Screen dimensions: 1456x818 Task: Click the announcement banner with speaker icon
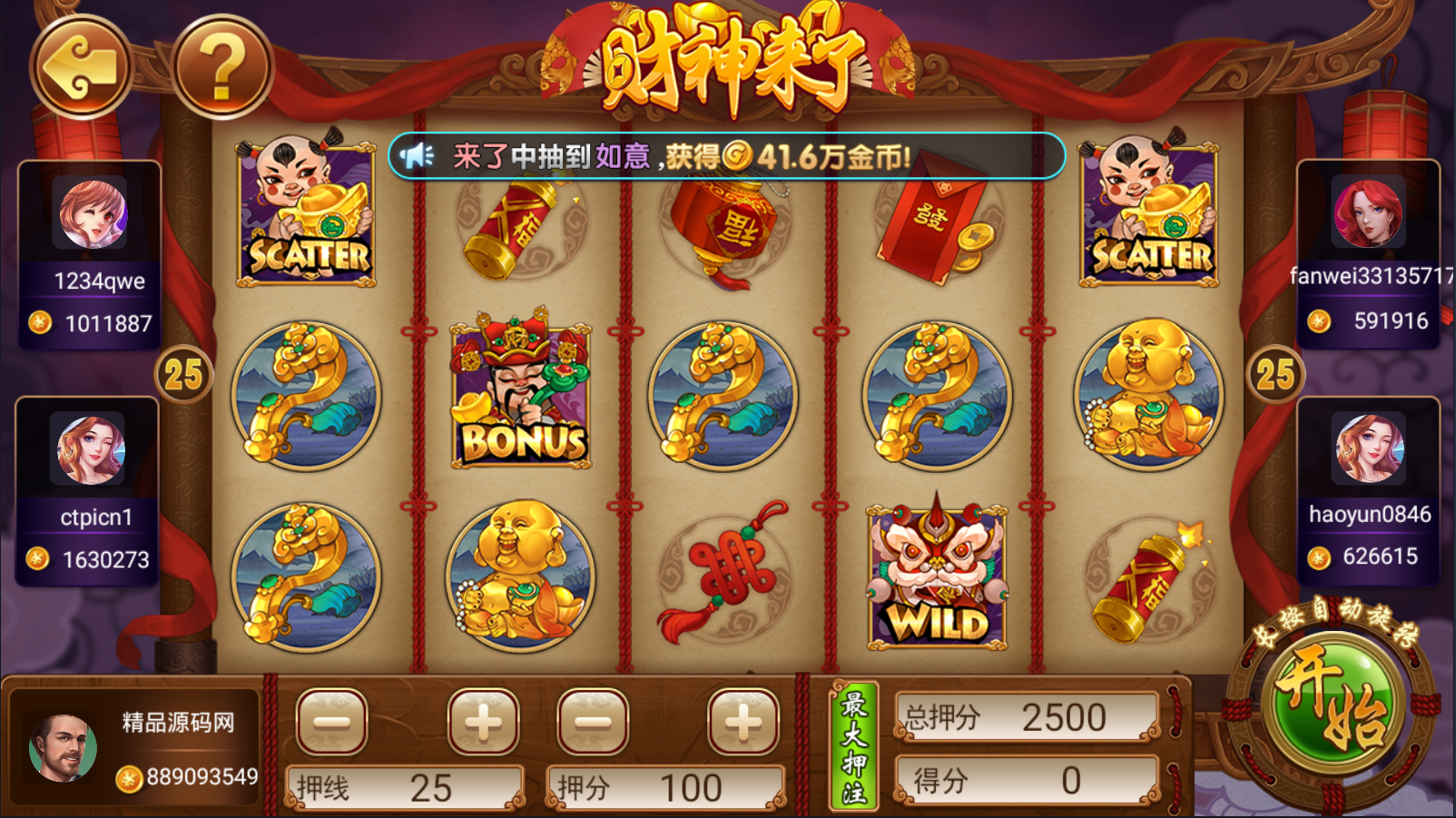pos(726,156)
